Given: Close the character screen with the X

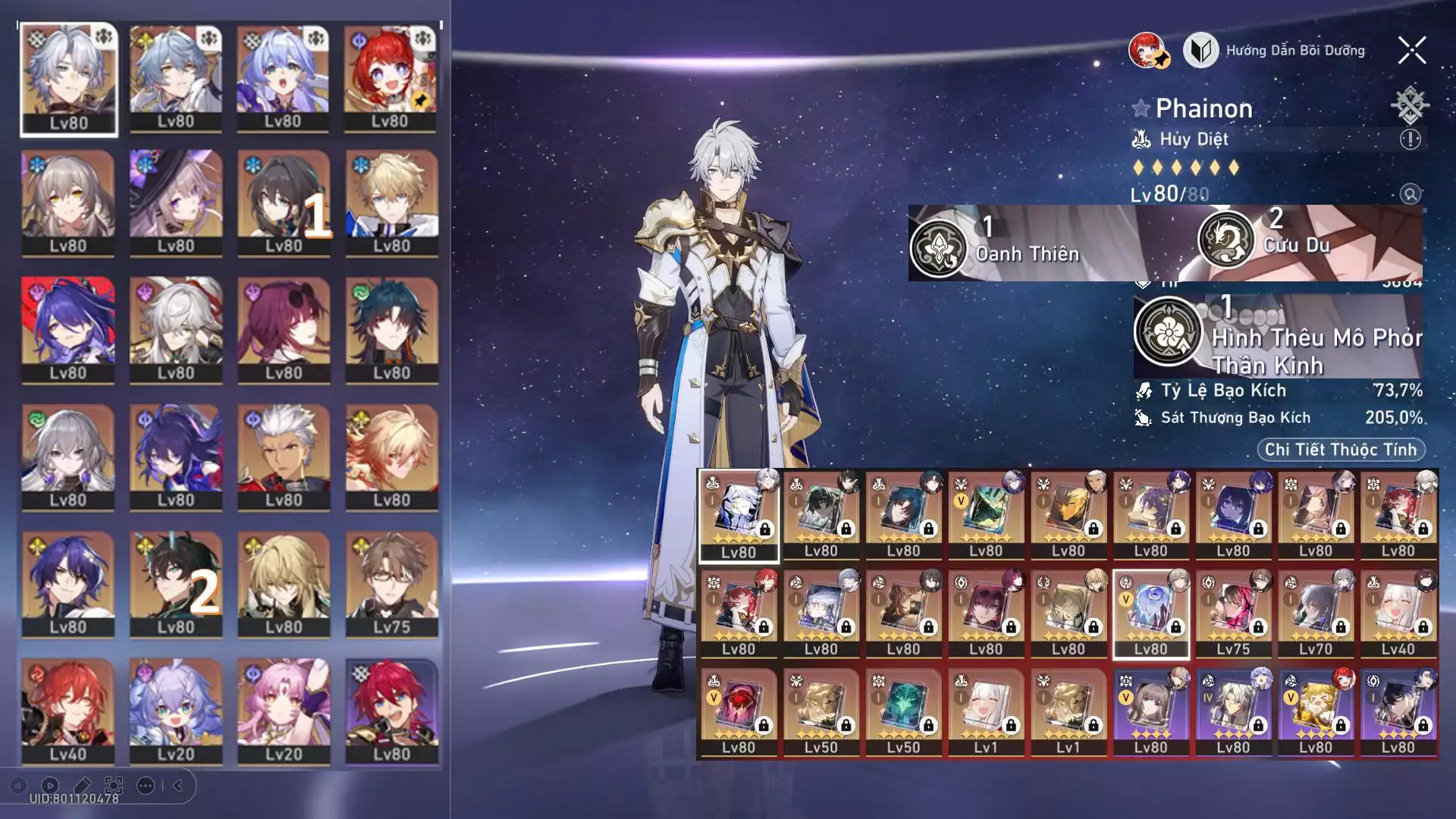Looking at the screenshot, I should [x=1412, y=51].
